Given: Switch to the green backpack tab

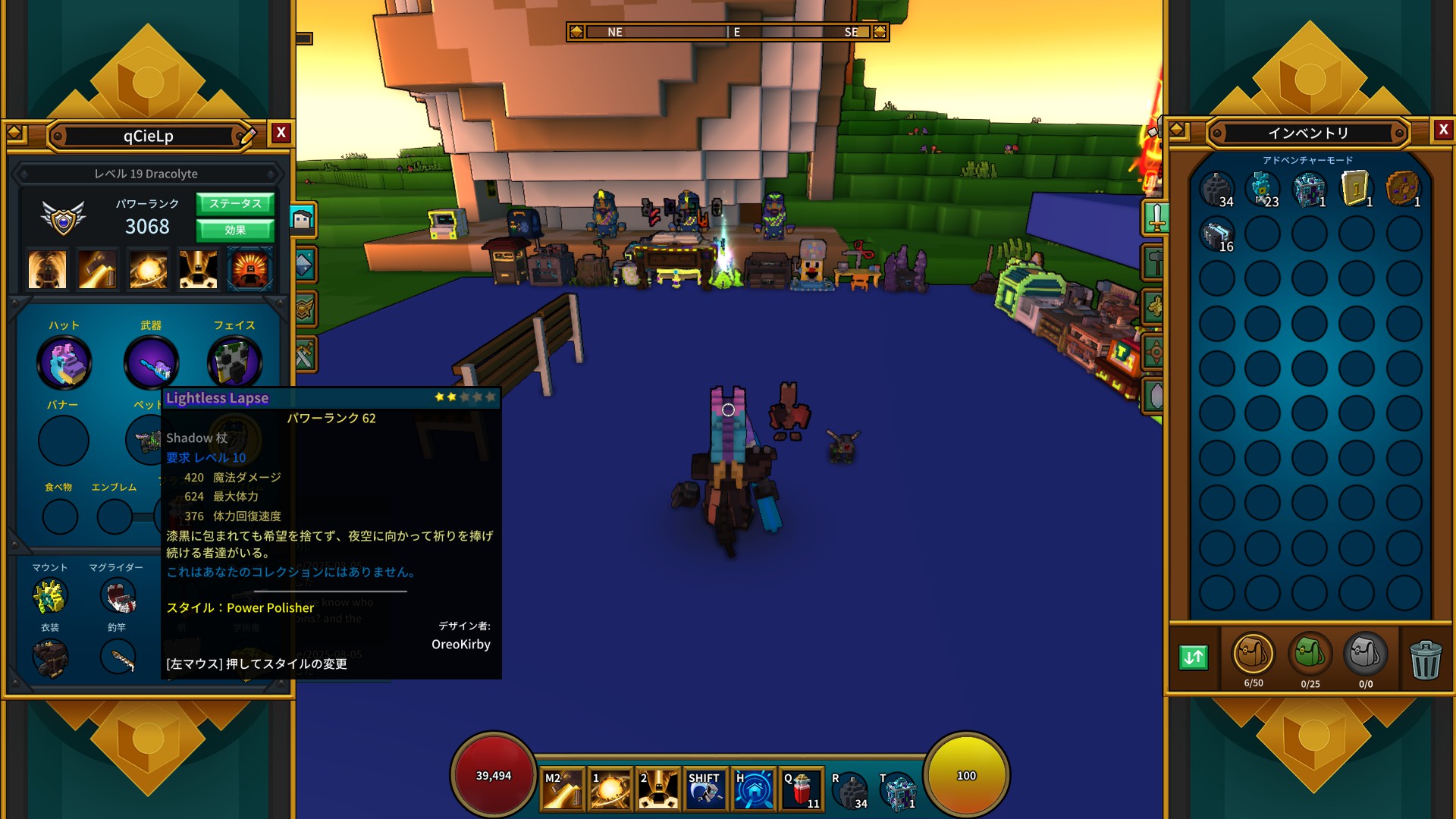Looking at the screenshot, I should click(1310, 654).
